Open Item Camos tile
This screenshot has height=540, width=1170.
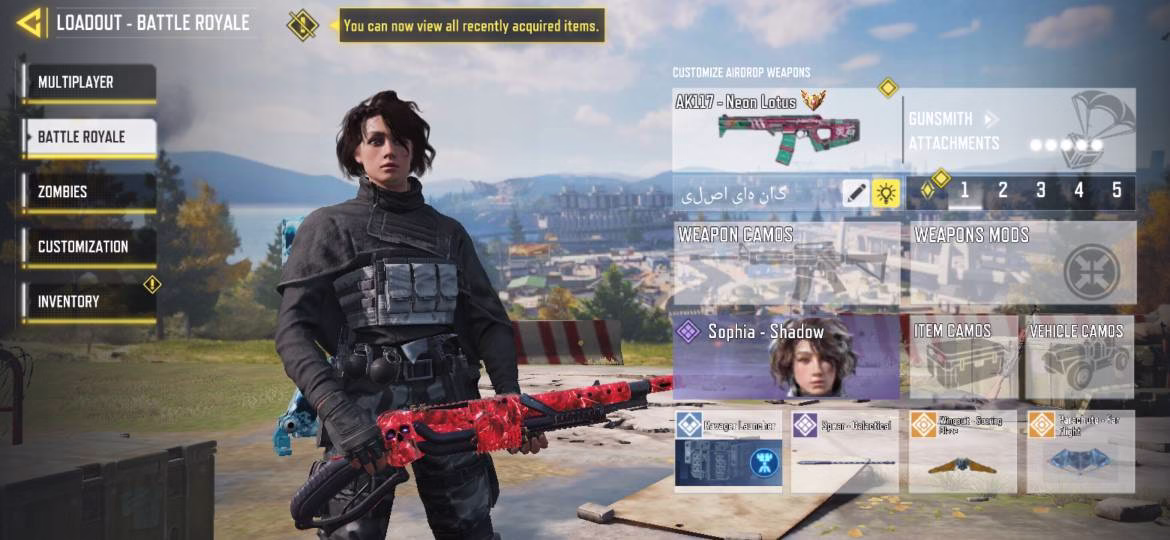(x=963, y=358)
